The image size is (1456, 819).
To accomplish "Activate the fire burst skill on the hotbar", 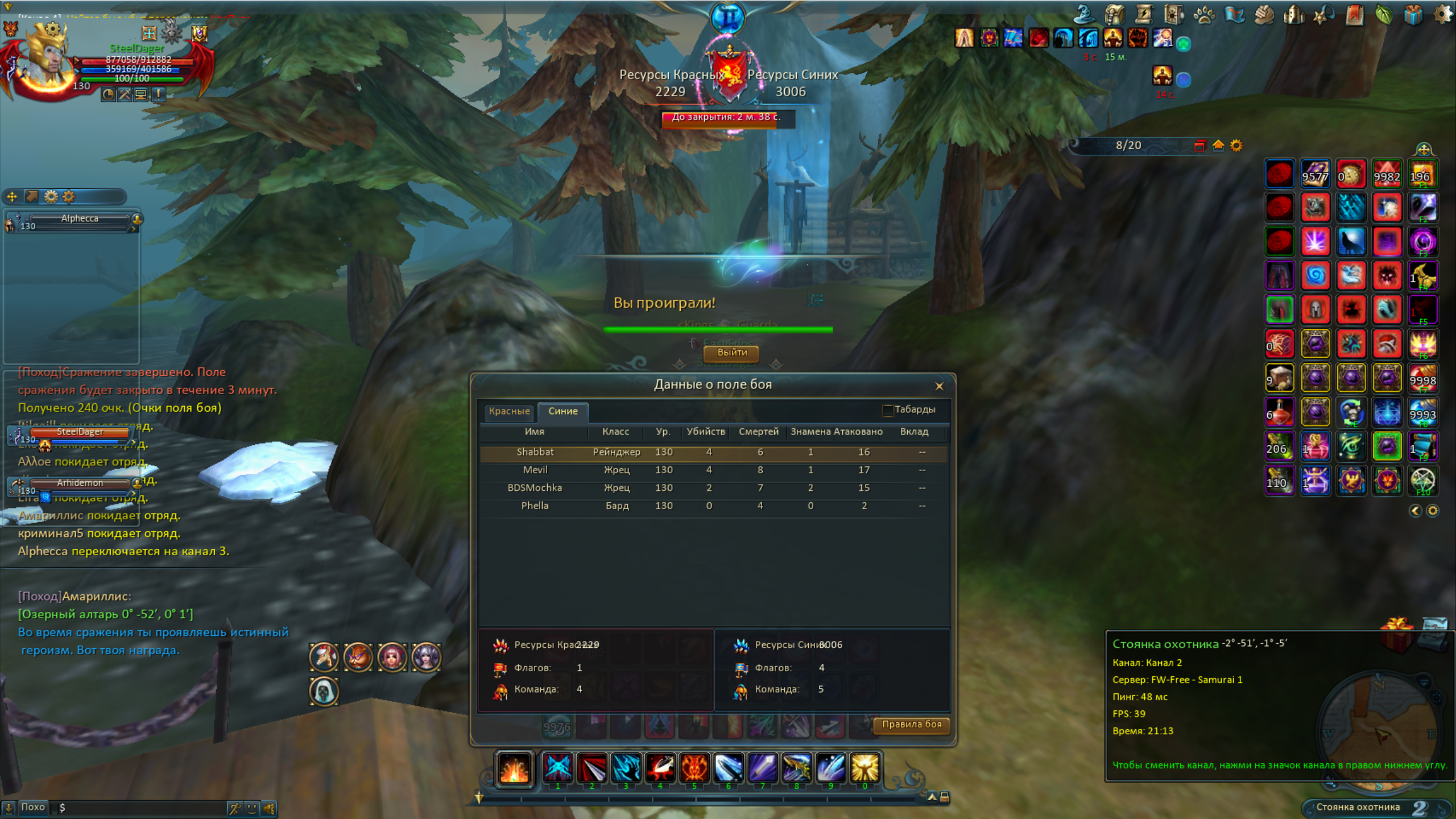I will (x=514, y=768).
